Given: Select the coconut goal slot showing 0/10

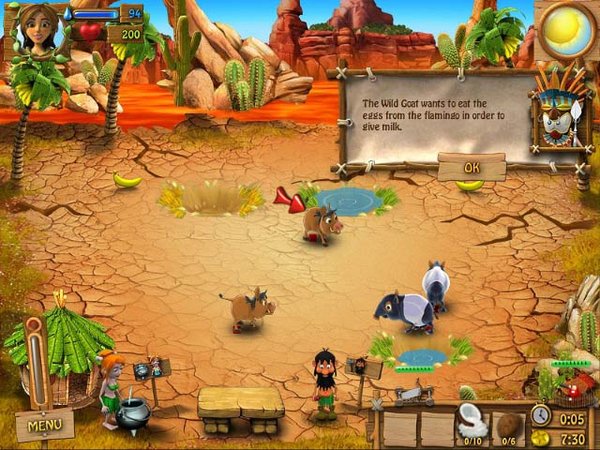Looking at the screenshot, I should (472, 425).
